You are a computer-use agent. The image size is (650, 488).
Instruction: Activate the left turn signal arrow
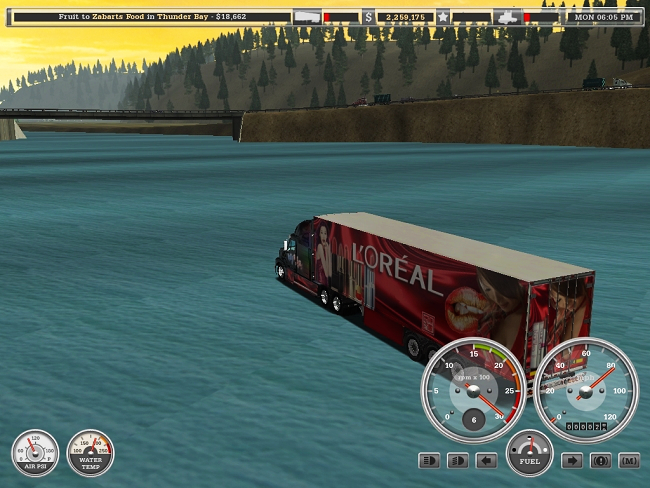[x=487, y=461]
